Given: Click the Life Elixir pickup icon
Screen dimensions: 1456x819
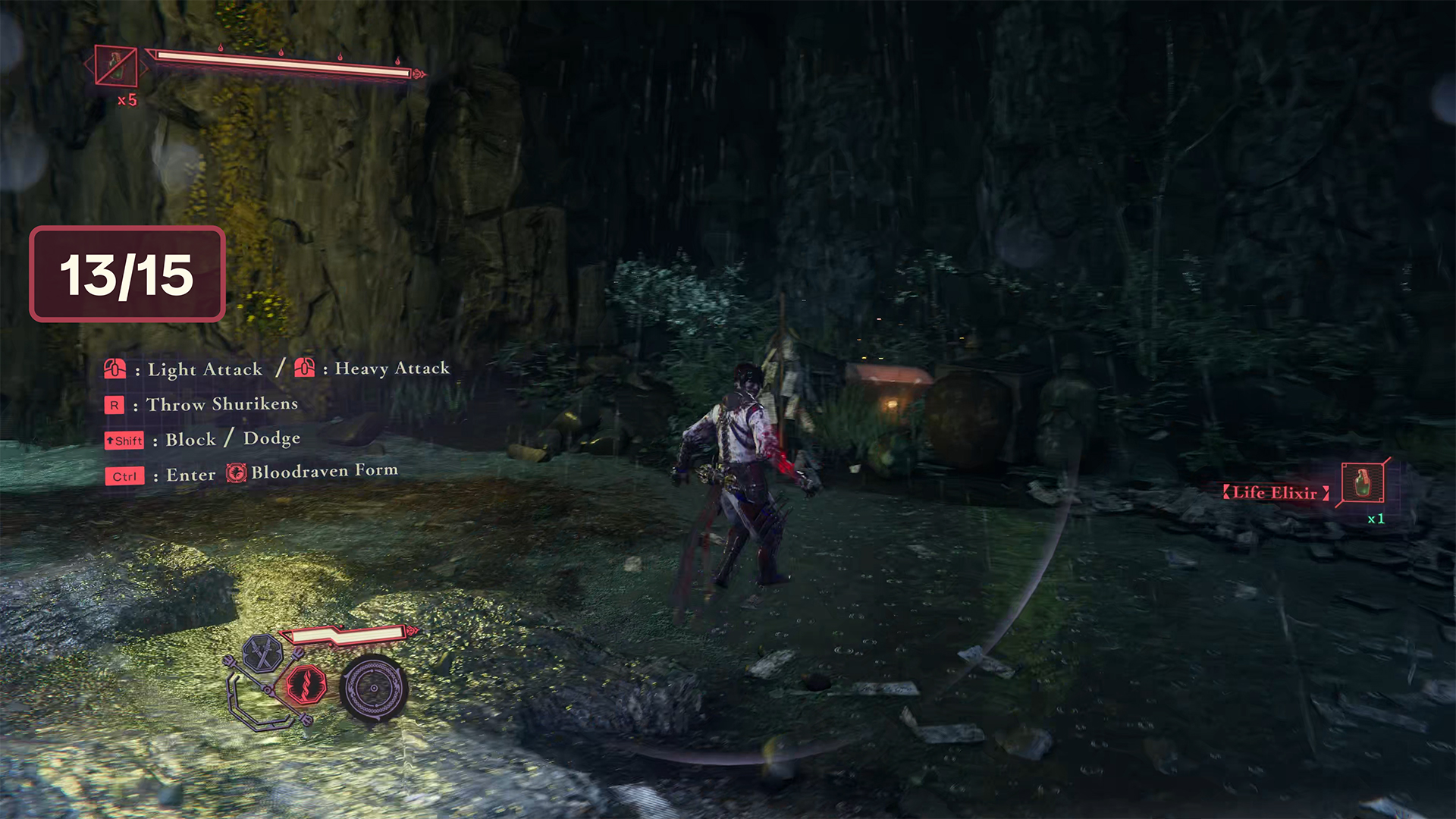Looking at the screenshot, I should point(1363,482).
